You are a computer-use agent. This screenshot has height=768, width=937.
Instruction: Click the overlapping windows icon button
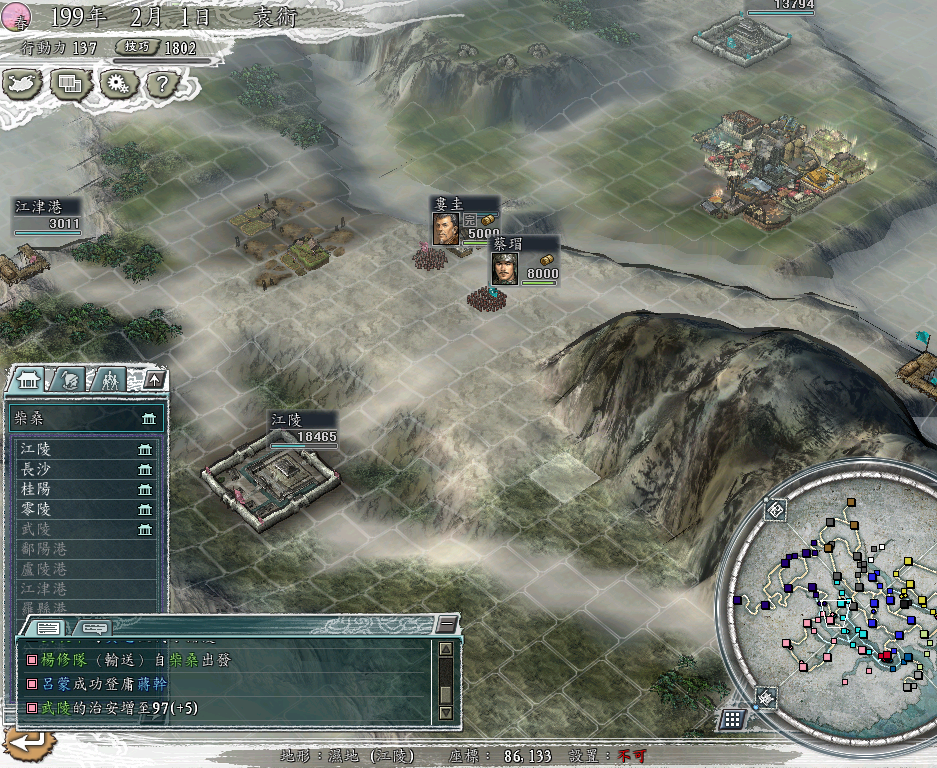tap(69, 84)
